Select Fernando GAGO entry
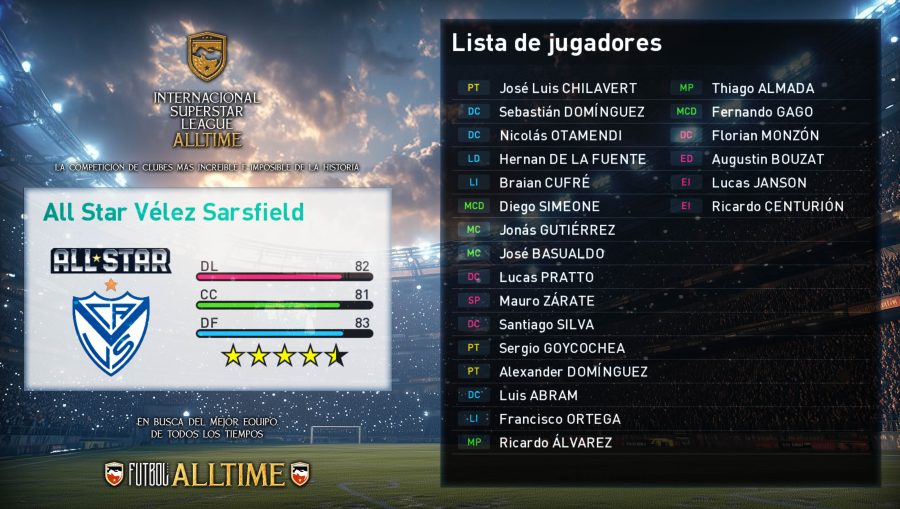 [x=762, y=112]
